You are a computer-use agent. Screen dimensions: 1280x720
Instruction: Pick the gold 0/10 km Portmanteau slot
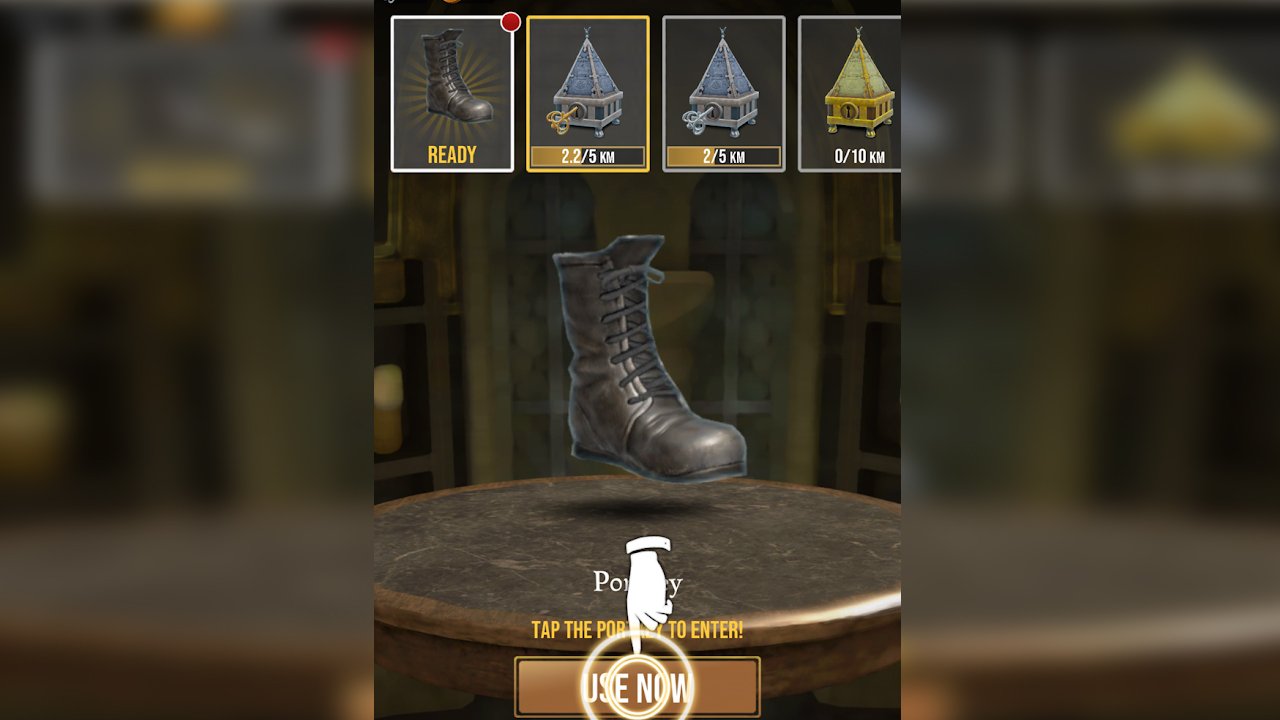click(850, 94)
